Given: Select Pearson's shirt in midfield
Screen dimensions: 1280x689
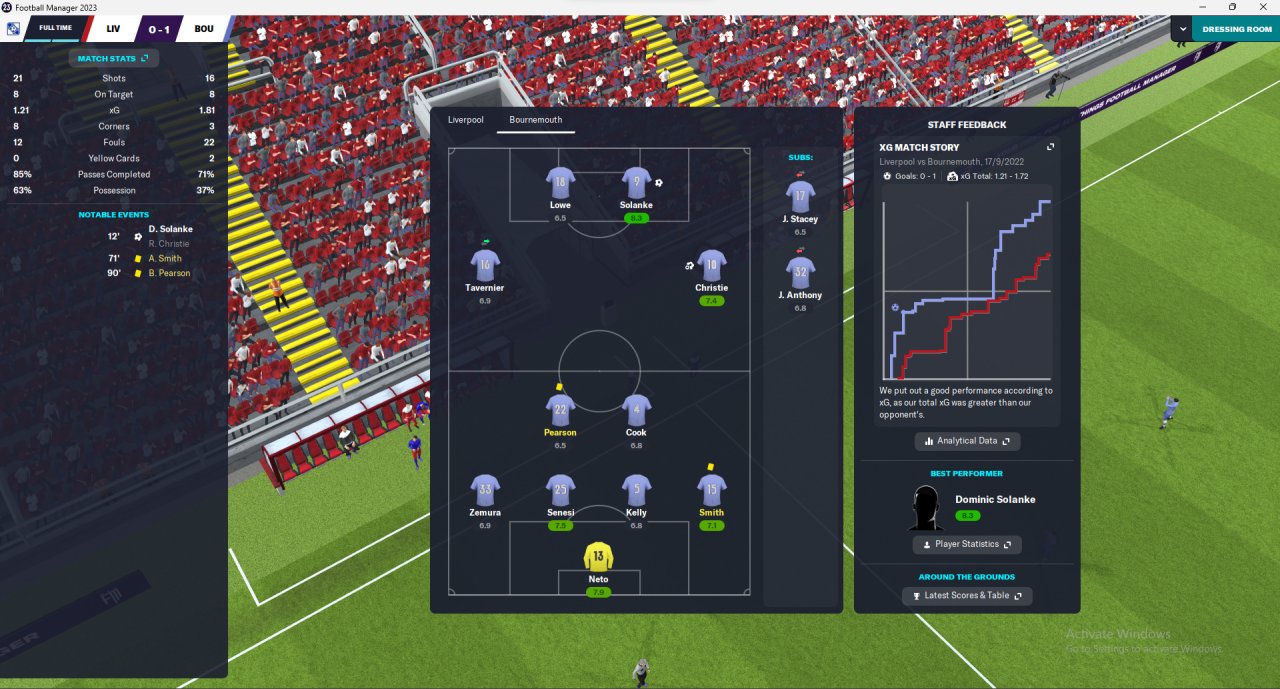Looking at the screenshot, I should tap(560, 410).
